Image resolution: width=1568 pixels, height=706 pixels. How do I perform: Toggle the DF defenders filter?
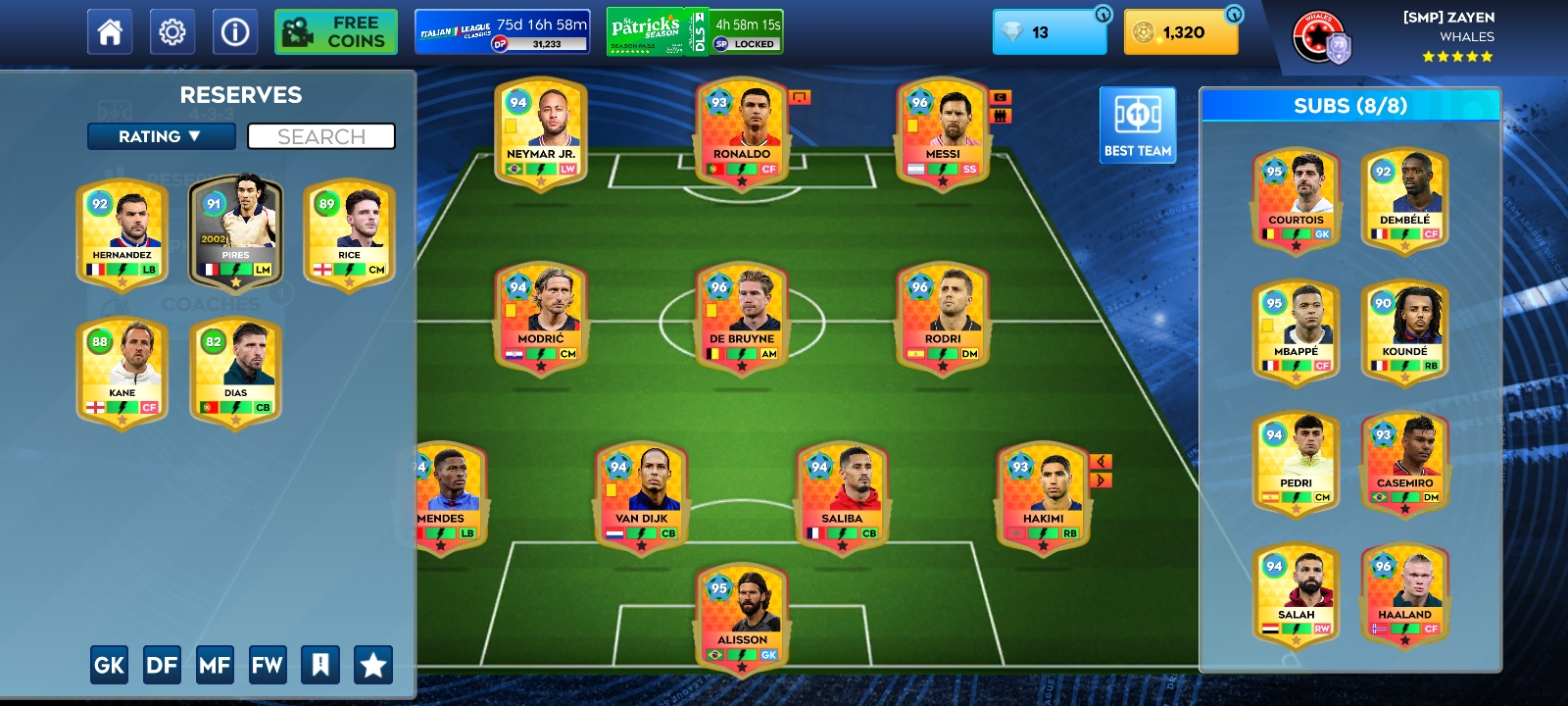pyautogui.click(x=162, y=664)
